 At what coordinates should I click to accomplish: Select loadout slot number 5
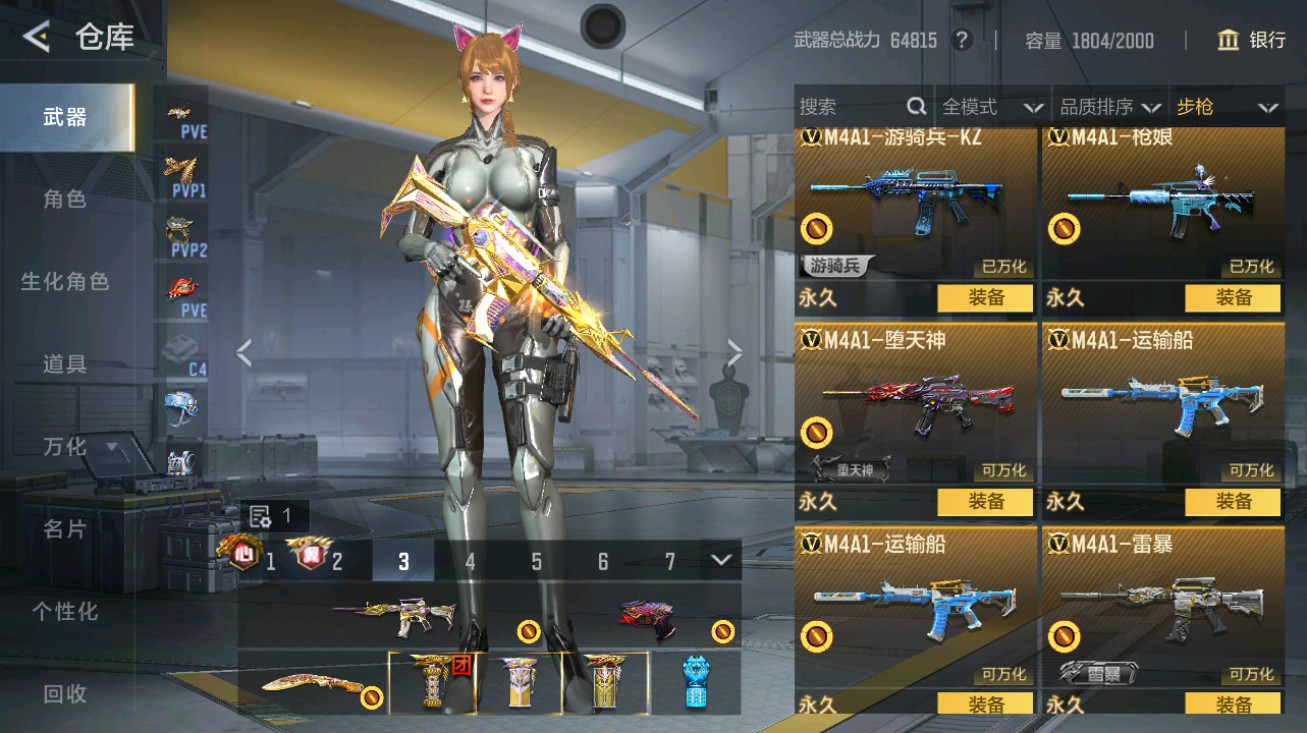(x=536, y=562)
